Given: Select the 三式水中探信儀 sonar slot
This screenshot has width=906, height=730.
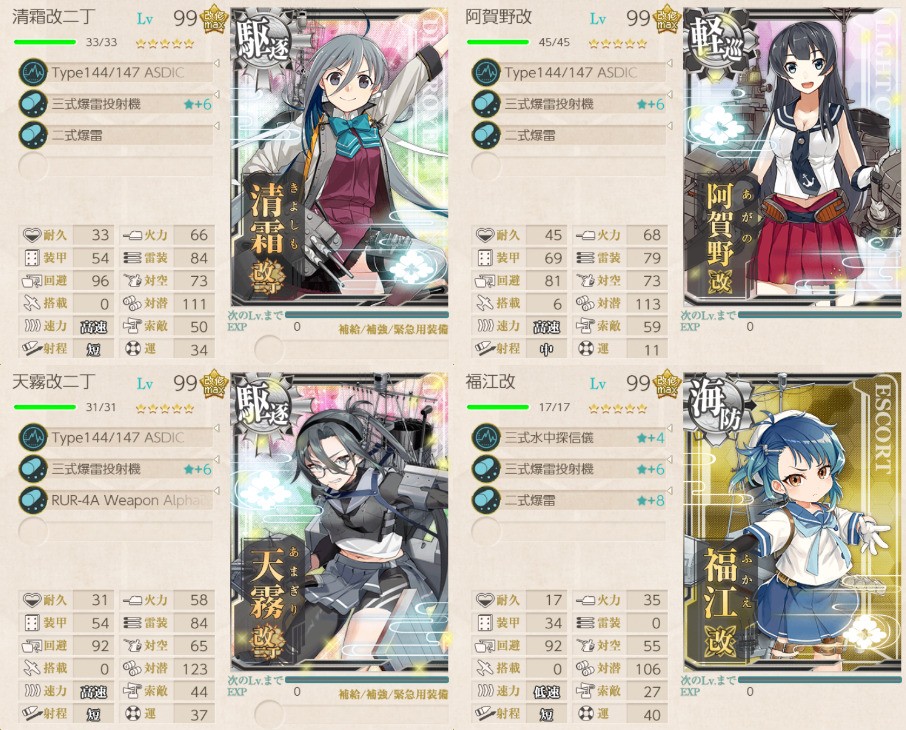Looking at the screenshot, I should [568, 437].
